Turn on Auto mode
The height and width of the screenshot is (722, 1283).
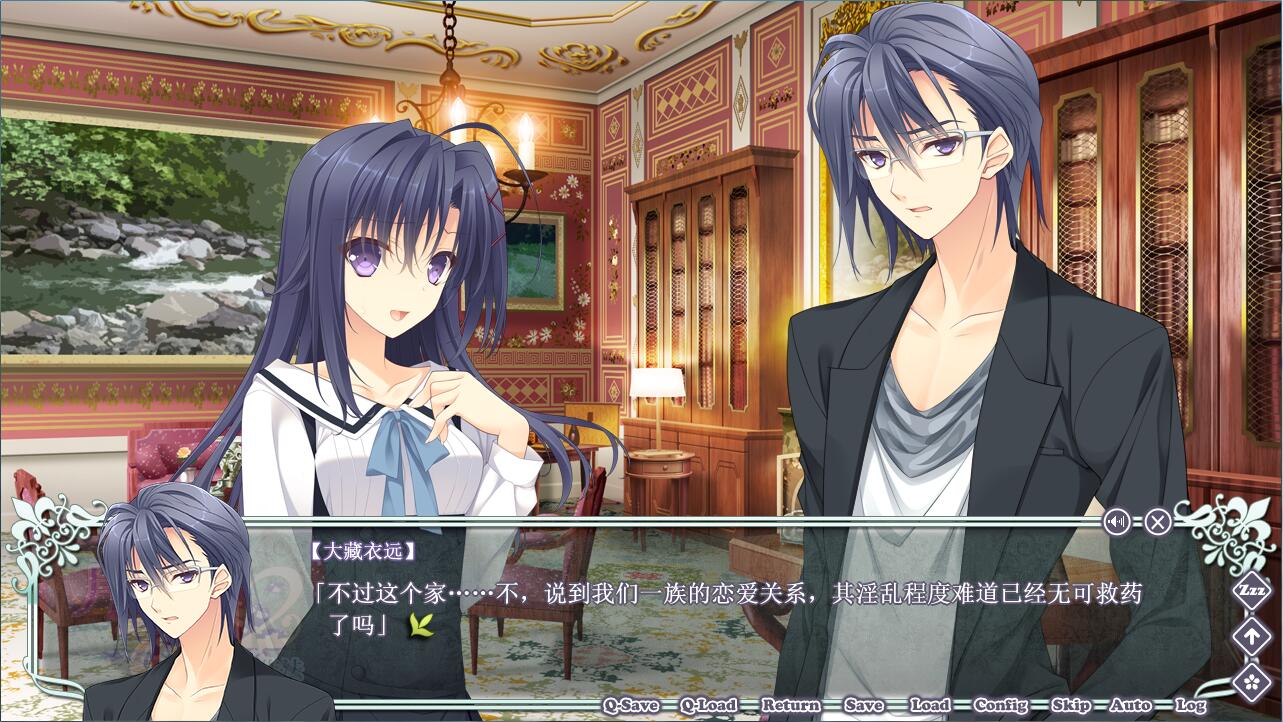click(x=1130, y=705)
